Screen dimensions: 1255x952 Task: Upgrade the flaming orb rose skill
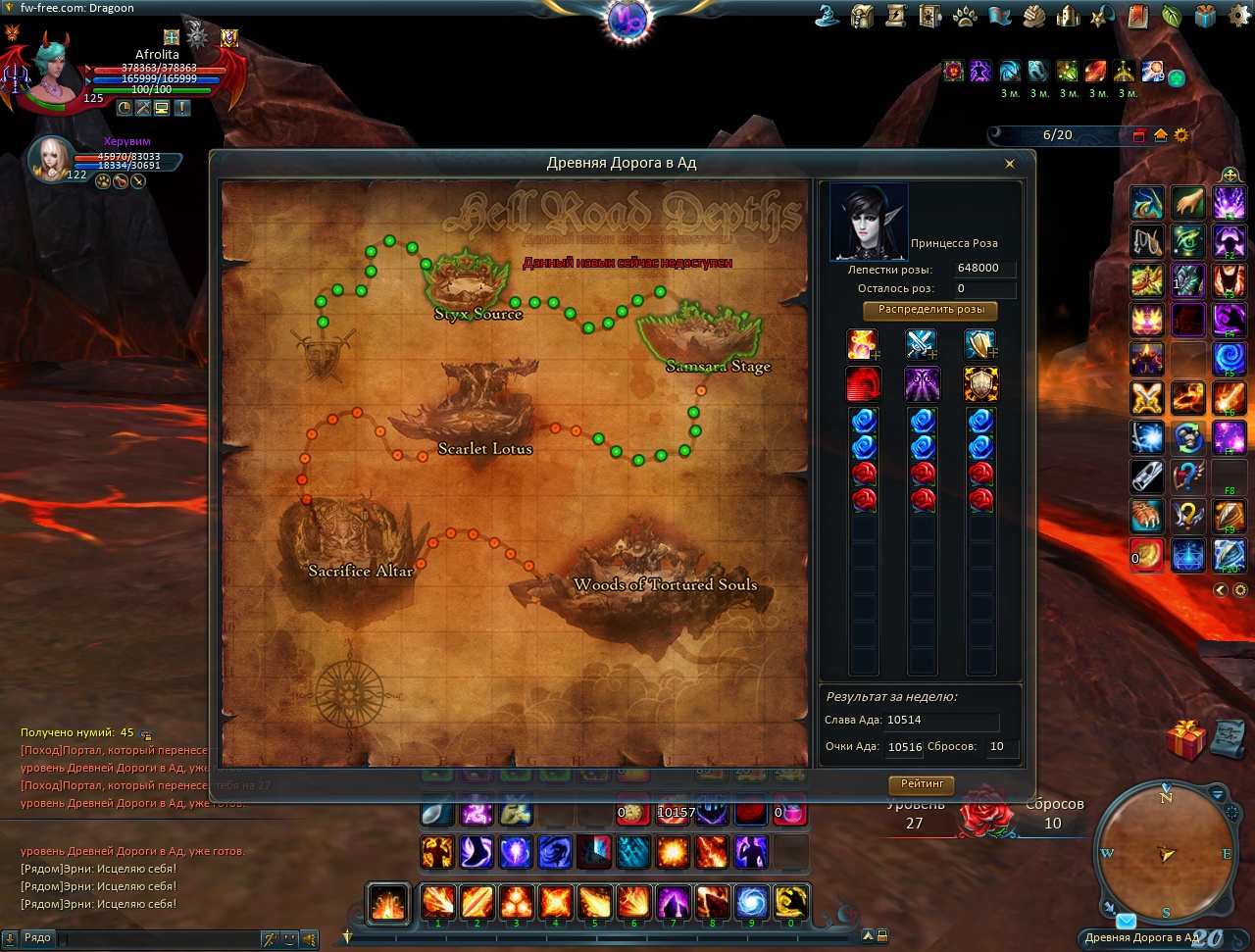863,345
